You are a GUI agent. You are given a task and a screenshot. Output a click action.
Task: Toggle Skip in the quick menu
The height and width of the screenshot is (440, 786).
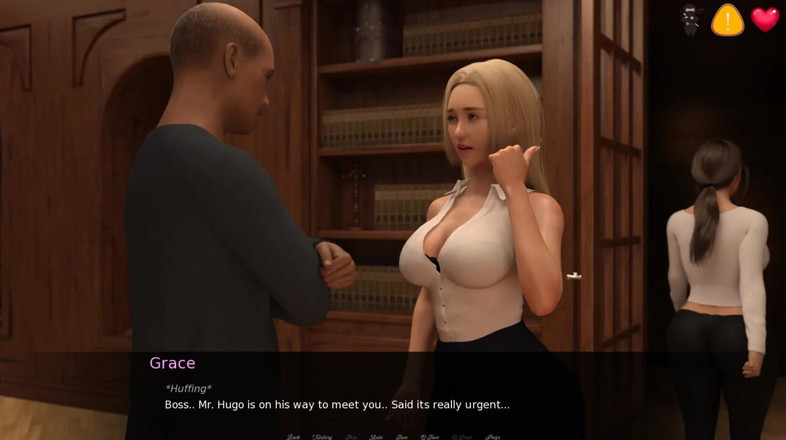point(351,436)
